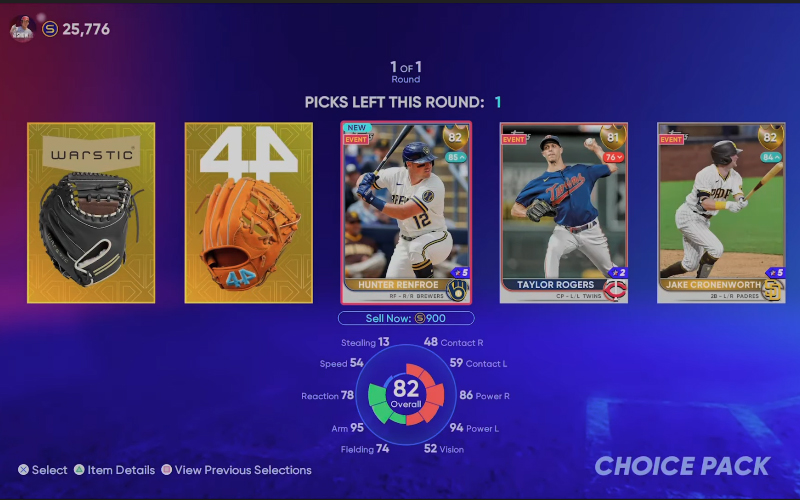
Task: Choose the Jake Cronenworth Padres card
Action: [721, 212]
